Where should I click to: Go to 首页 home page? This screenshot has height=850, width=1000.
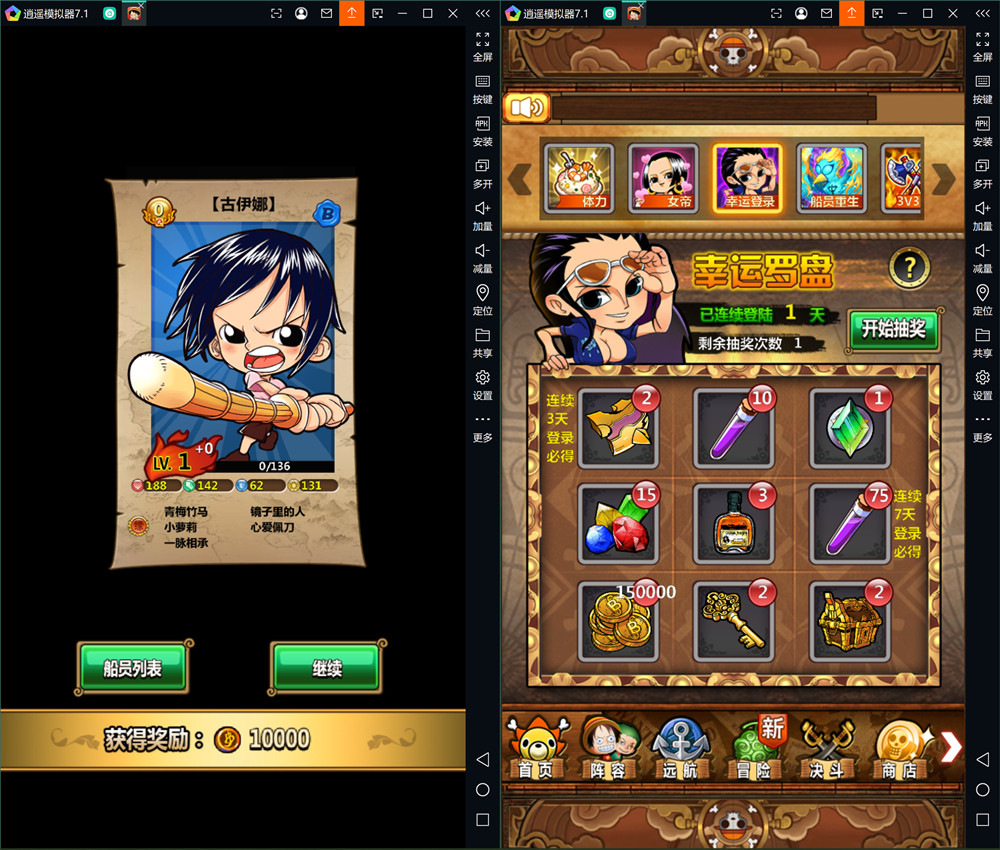[535, 750]
